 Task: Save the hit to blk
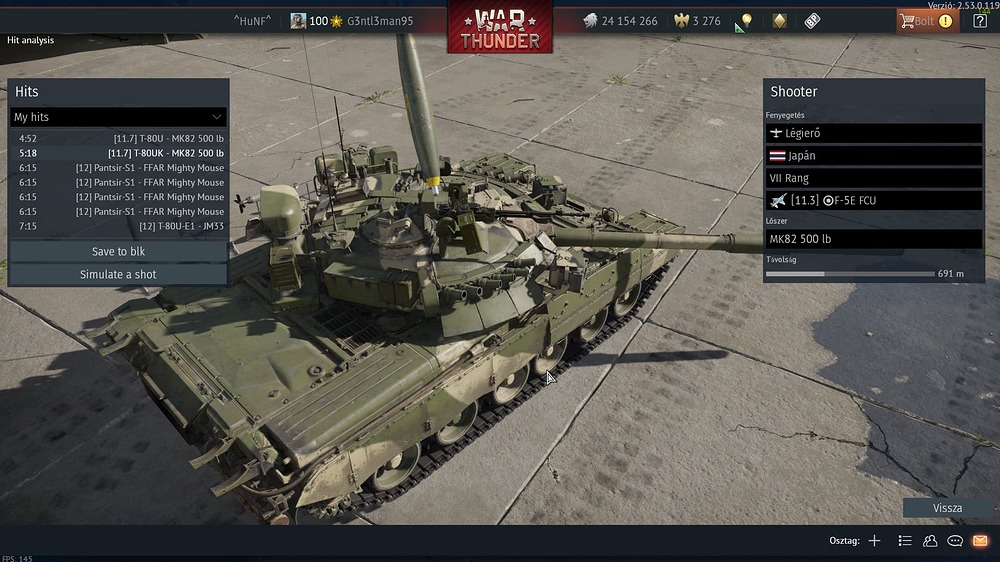(118, 252)
